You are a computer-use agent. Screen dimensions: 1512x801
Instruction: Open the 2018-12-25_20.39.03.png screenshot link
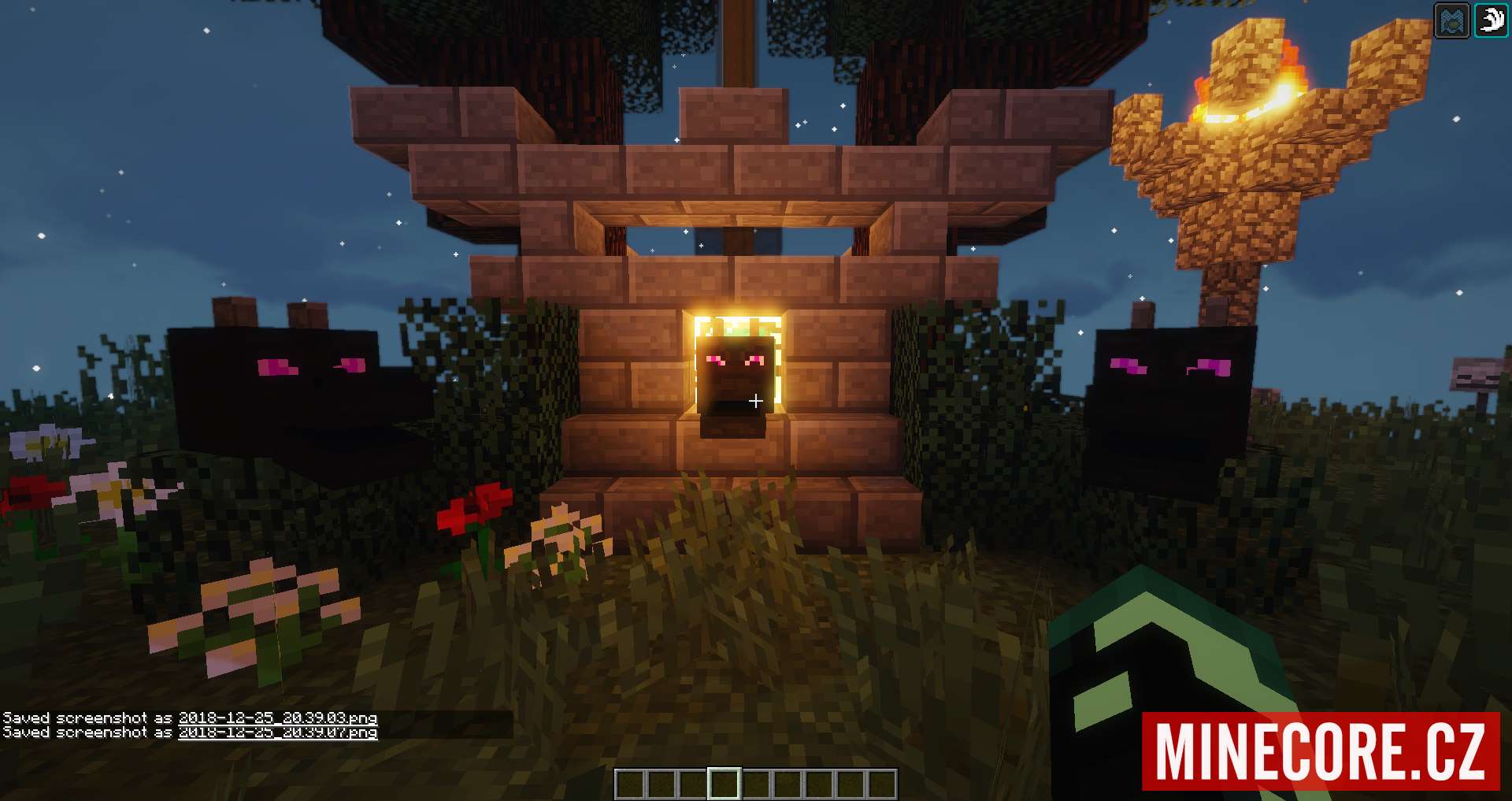pos(277,718)
